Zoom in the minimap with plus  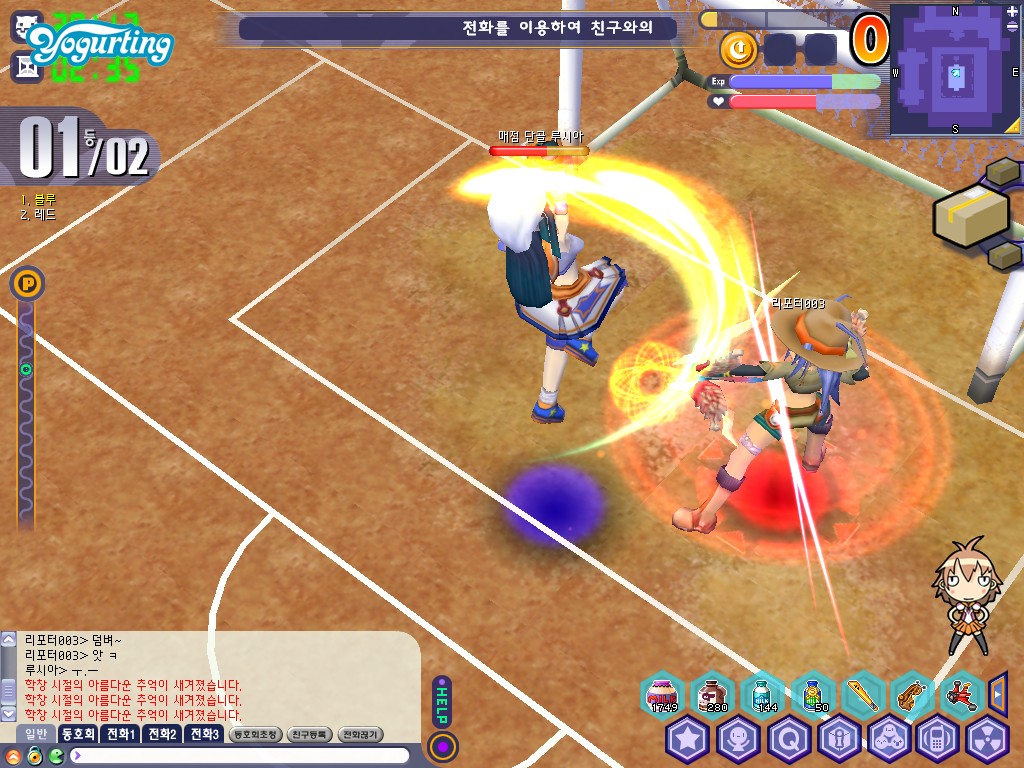[1011, 12]
